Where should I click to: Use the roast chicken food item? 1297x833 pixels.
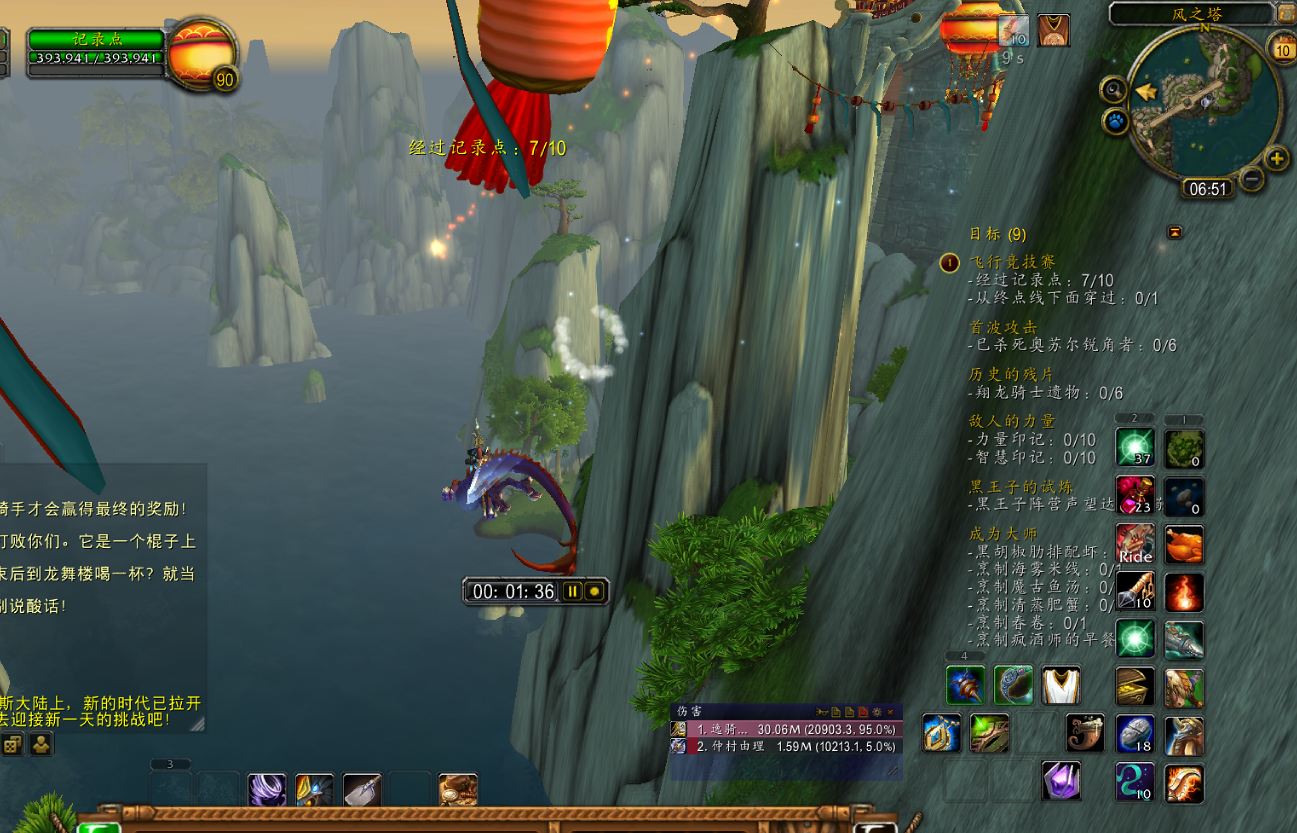(x=1184, y=544)
